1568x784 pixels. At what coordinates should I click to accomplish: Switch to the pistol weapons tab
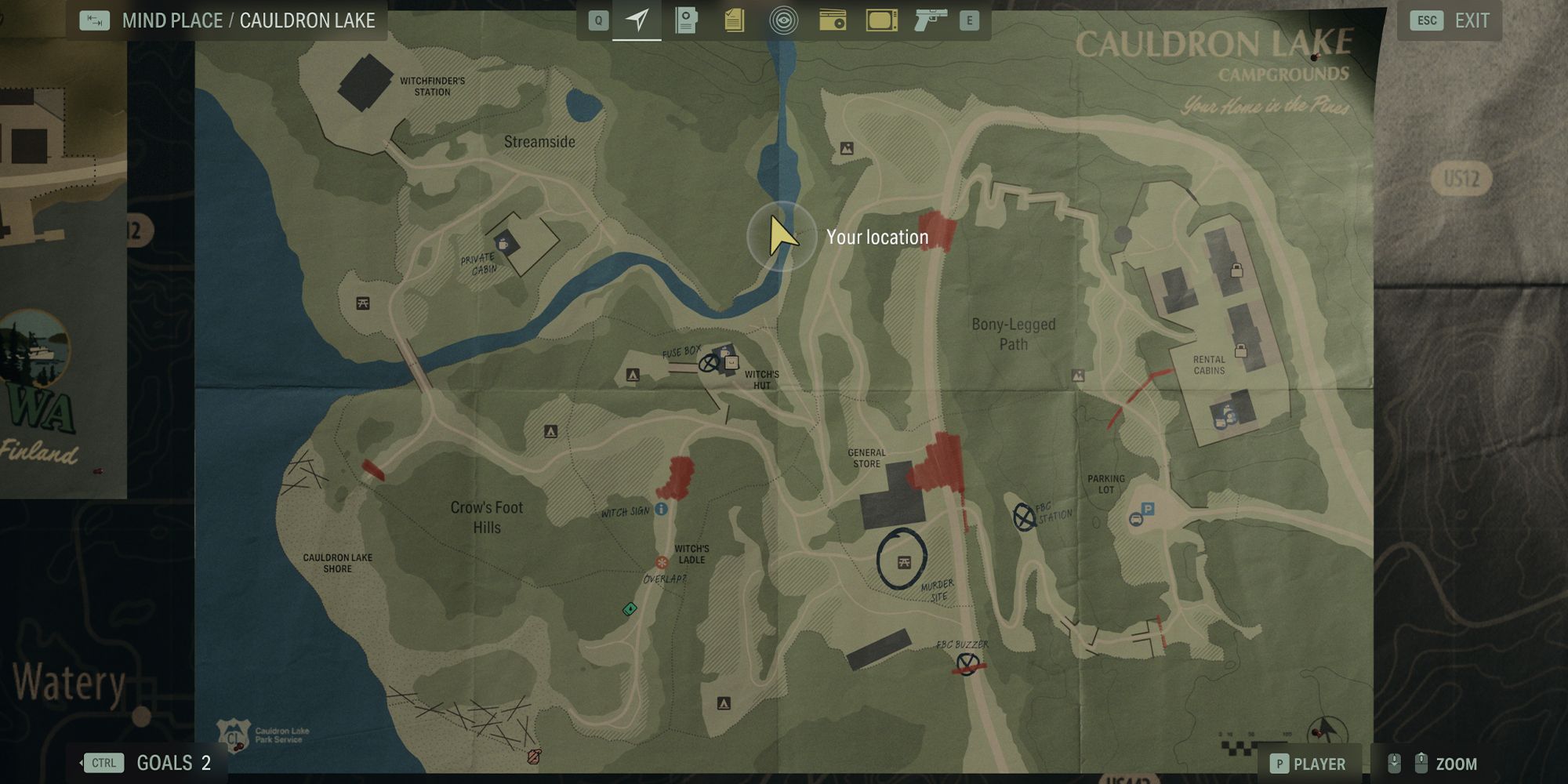coord(931,20)
